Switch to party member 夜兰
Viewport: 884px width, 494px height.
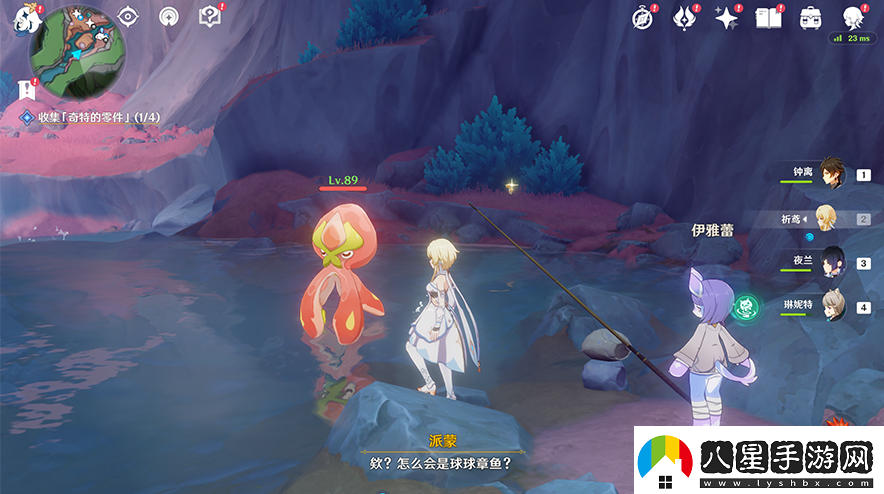[x=832, y=262]
